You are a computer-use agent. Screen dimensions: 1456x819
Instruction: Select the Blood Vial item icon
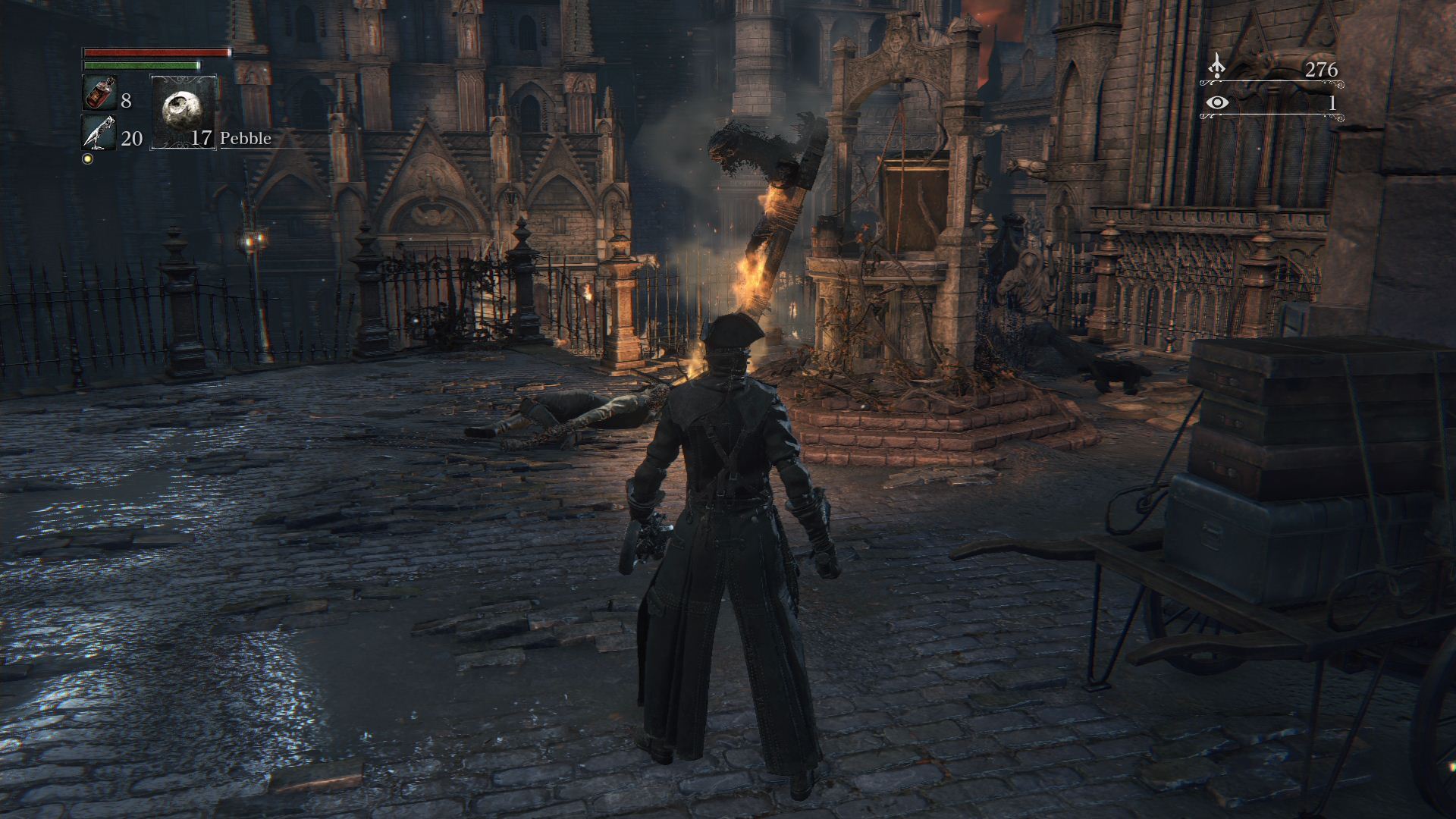[99, 94]
